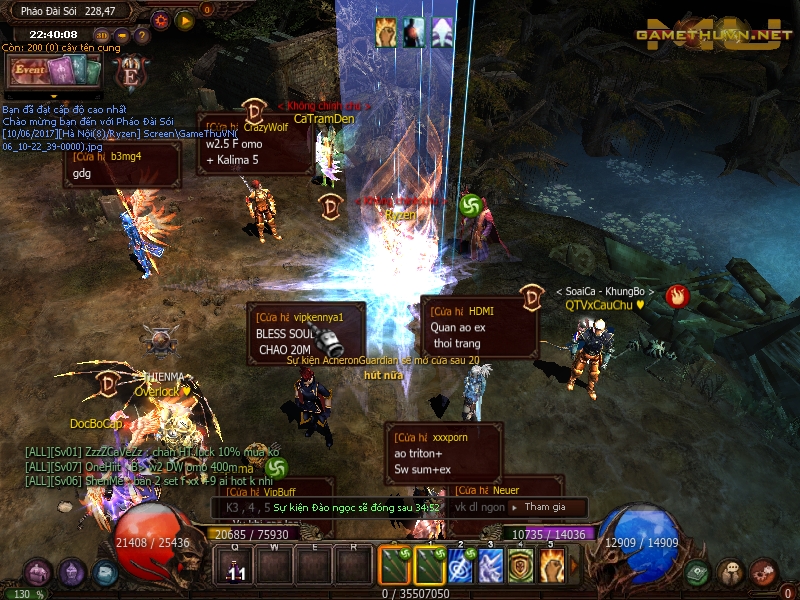Open the purple treasure chest button
Image resolution: width=800 pixels, height=600 pixels.
pos(38,573)
